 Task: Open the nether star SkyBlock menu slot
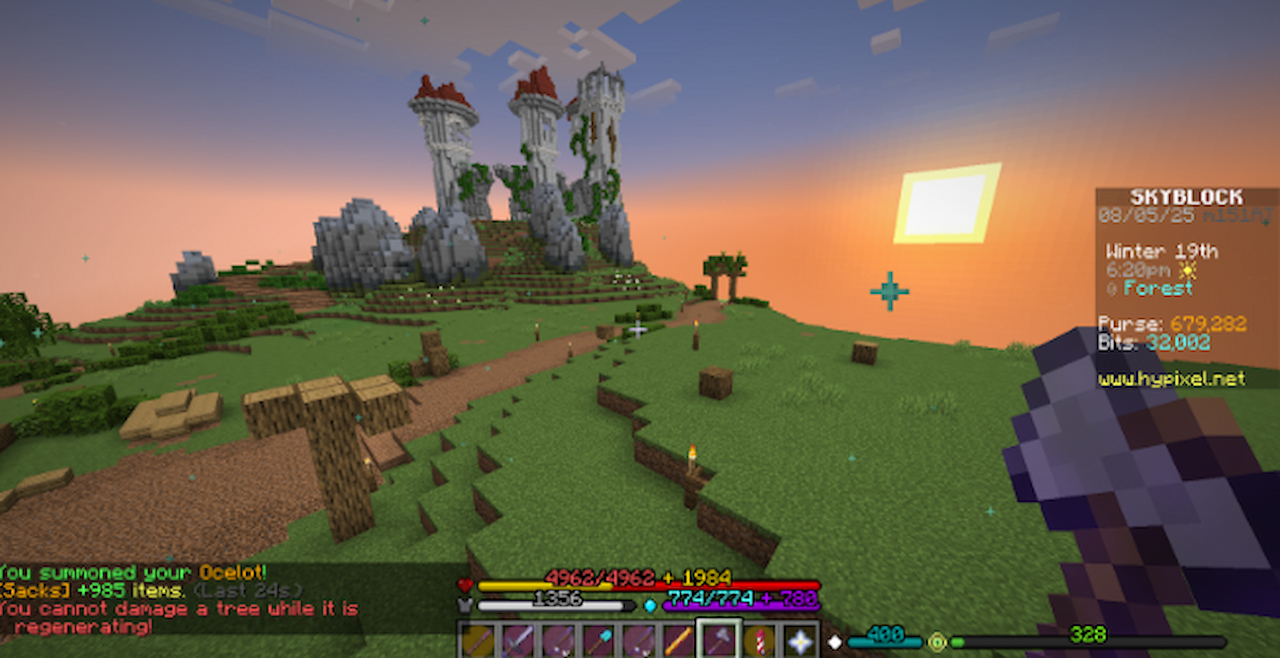[x=799, y=640]
